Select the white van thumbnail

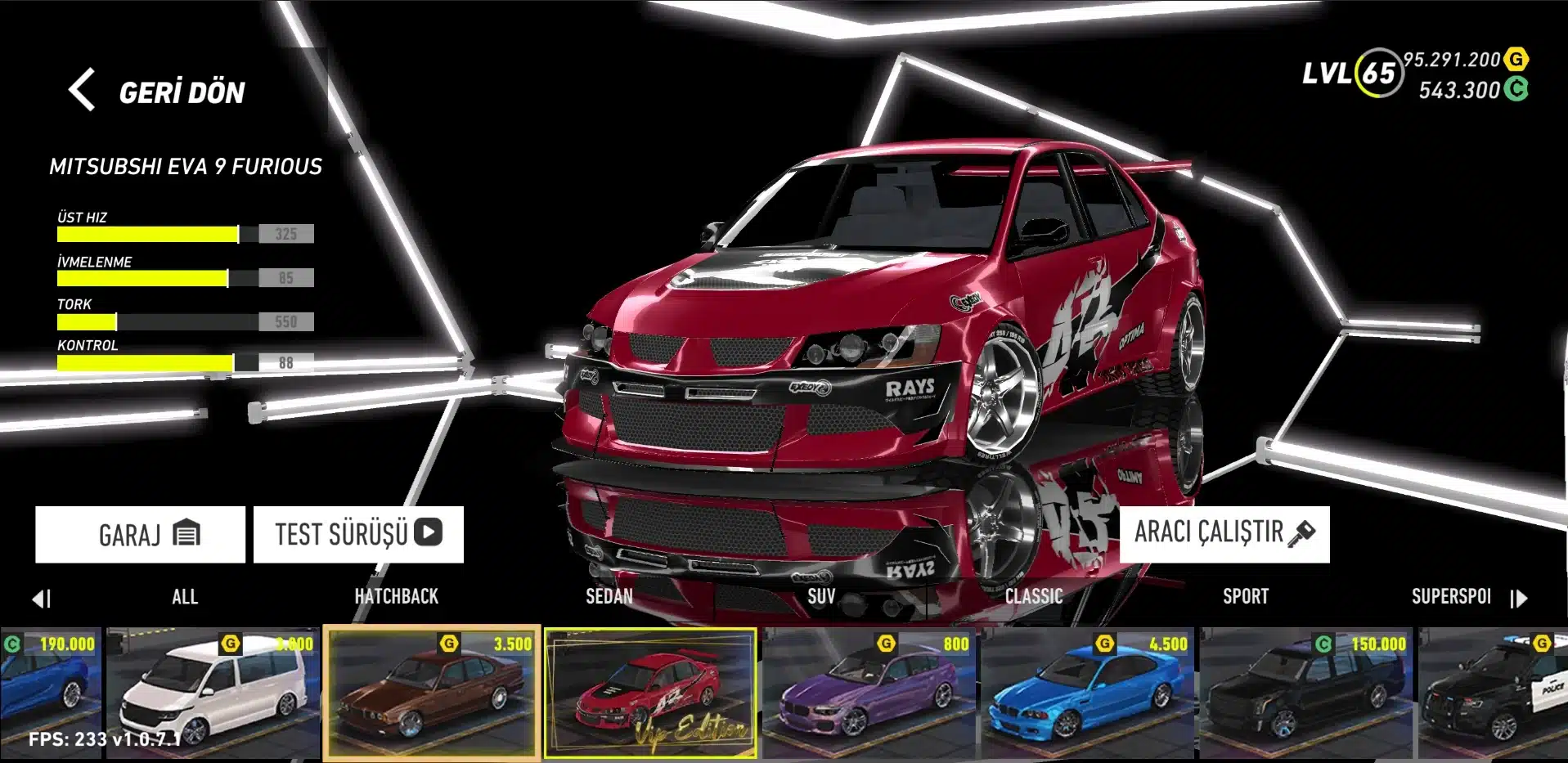213,693
